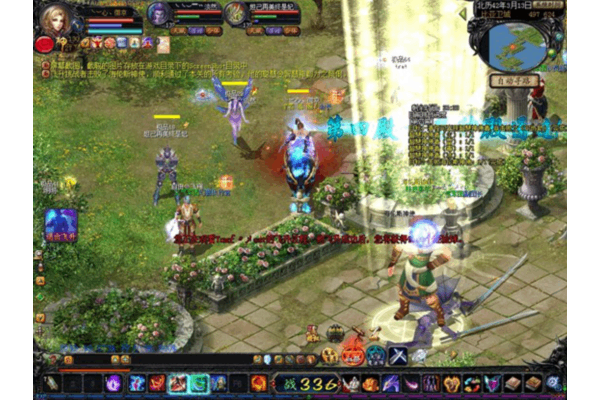Click the 自动寻路 auto-pathfinding button

click(x=516, y=79)
